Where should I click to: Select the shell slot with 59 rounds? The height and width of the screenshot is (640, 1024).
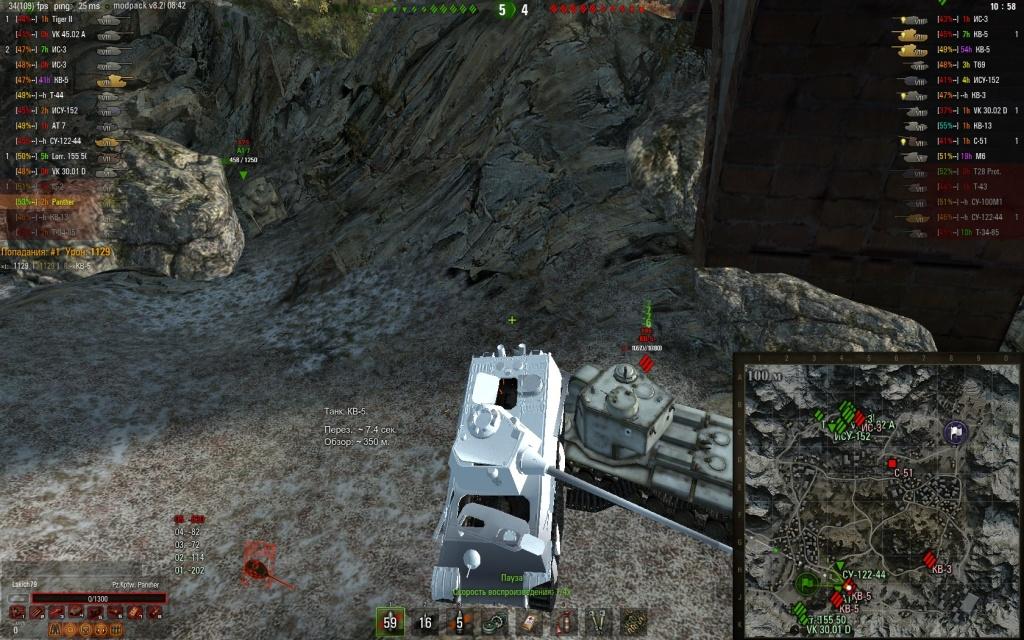[389, 622]
